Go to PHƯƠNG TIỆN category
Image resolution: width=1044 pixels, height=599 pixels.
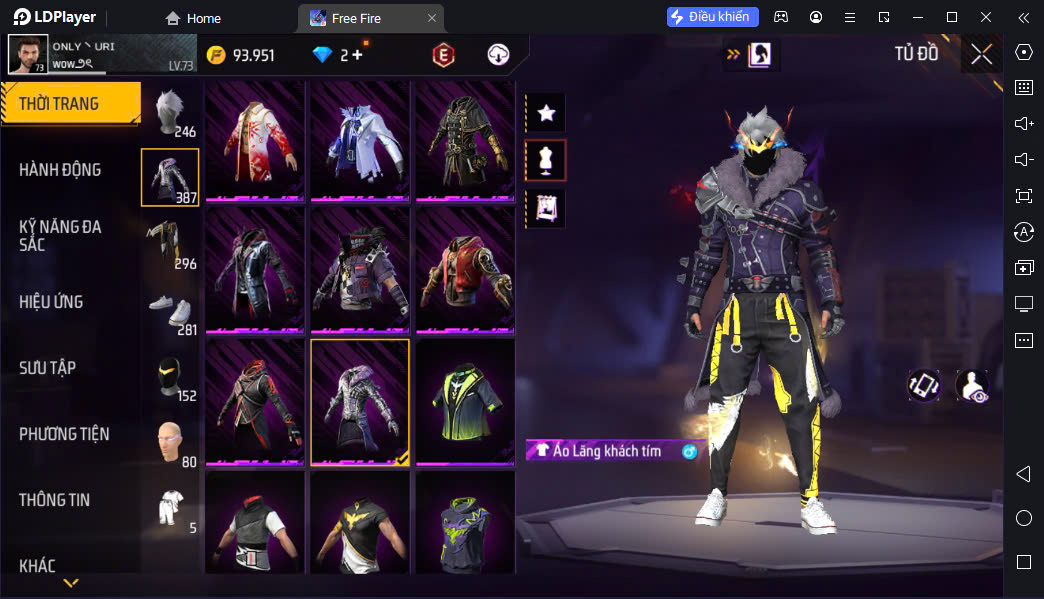tap(64, 434)
